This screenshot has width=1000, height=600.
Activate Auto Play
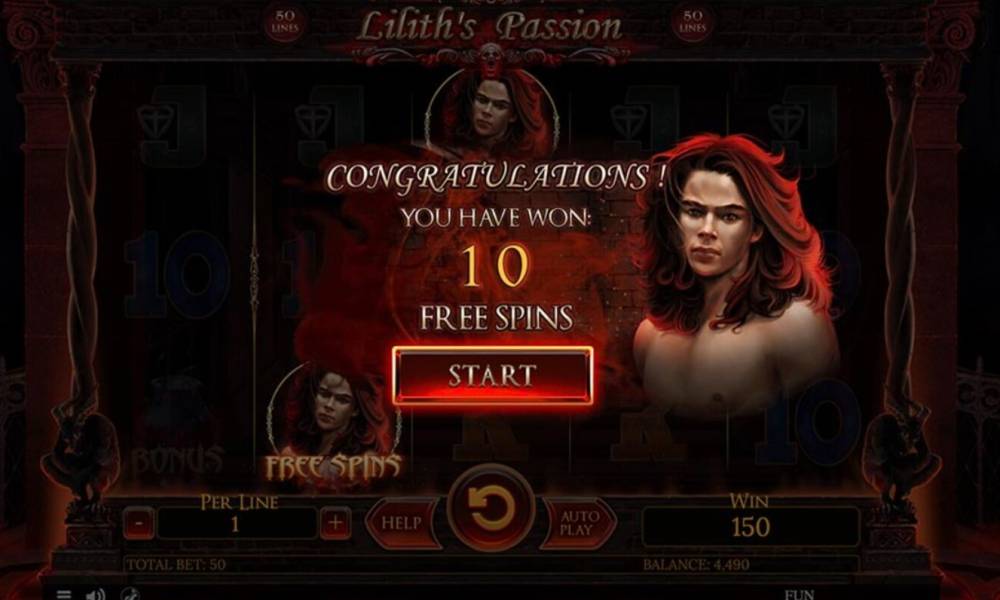[x=579, y=522]
